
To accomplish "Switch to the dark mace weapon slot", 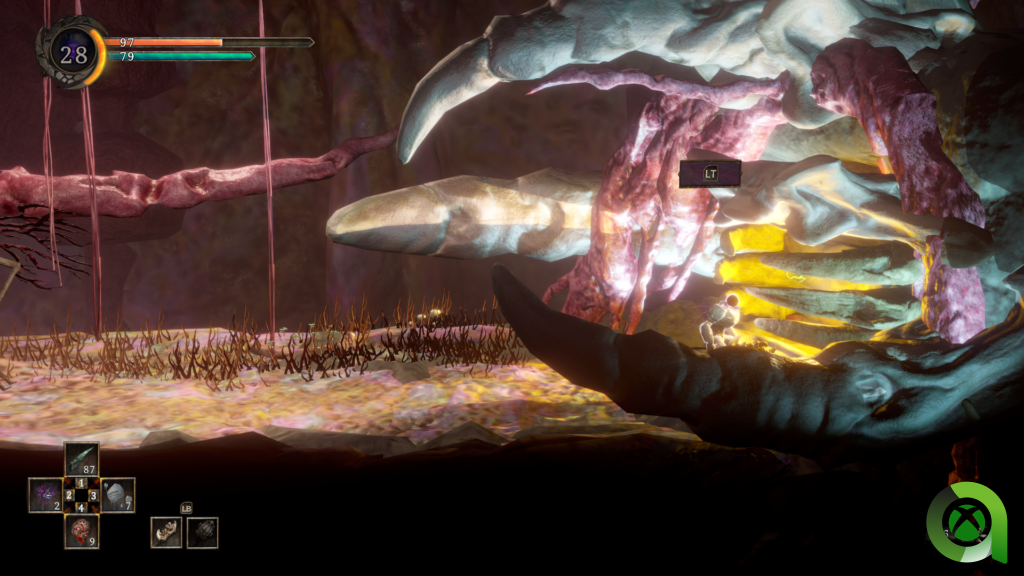I will (202, 532).
